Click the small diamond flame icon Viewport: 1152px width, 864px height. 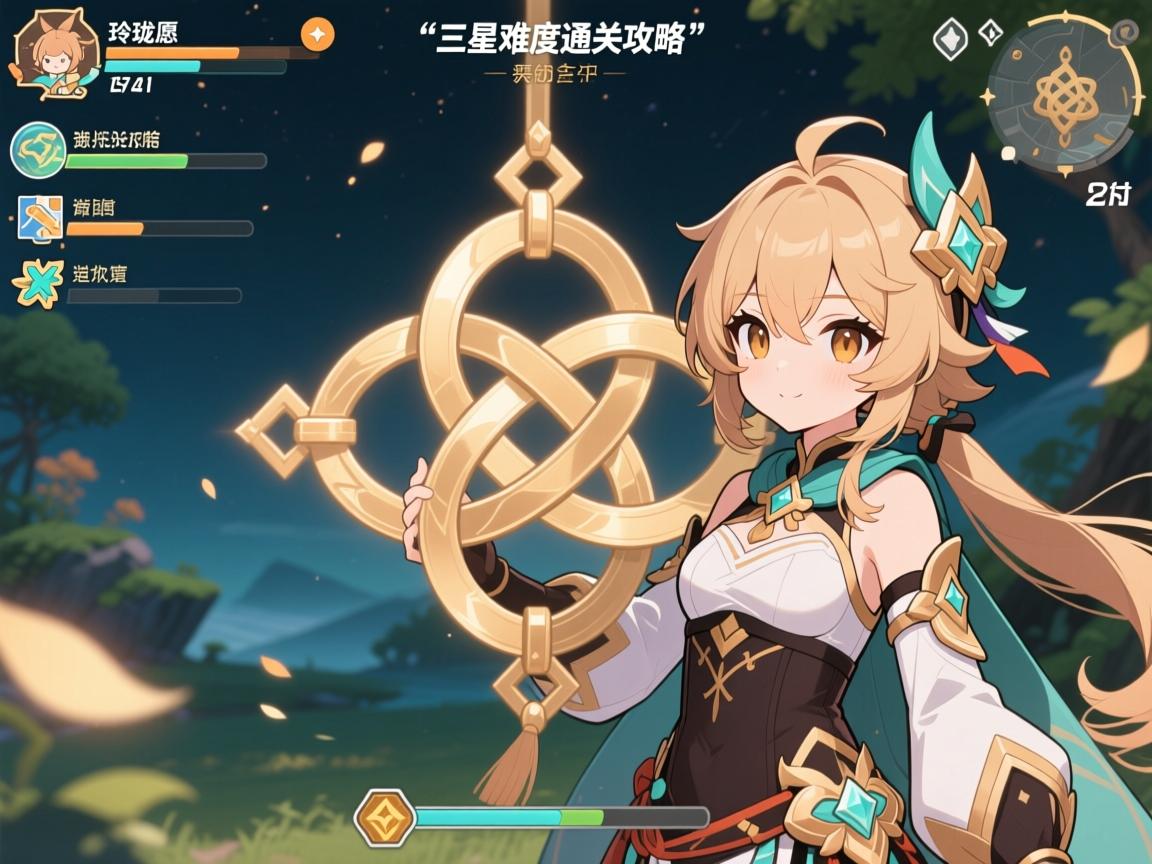990,32
